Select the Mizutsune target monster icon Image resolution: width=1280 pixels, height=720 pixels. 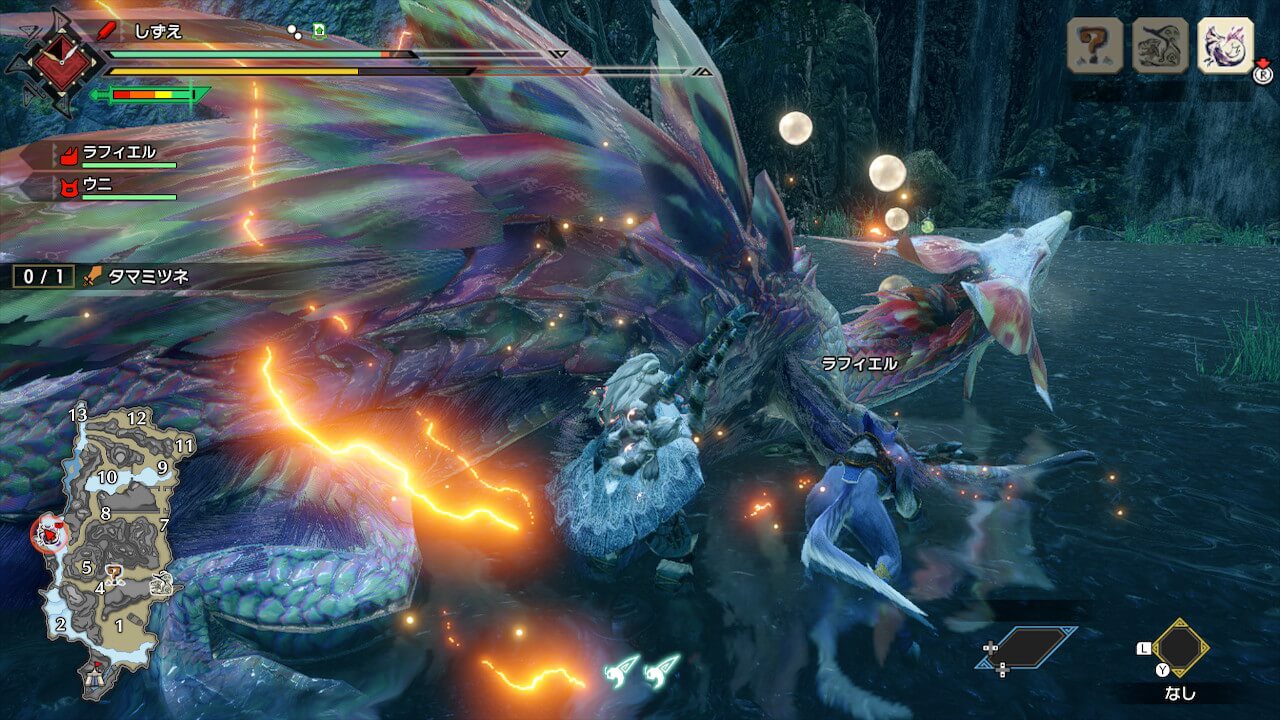pyautogui.click(x=1225, y=46)
